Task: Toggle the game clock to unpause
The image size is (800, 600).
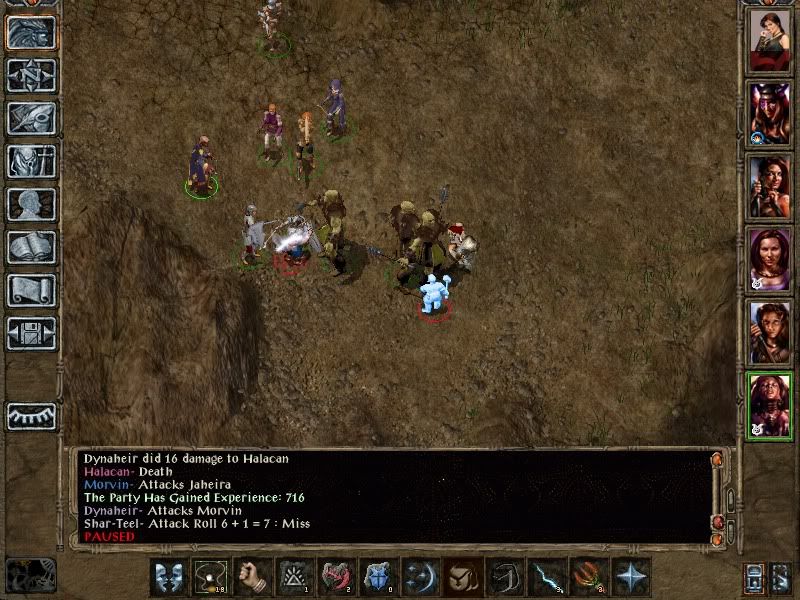Action: tap(30, 573)
